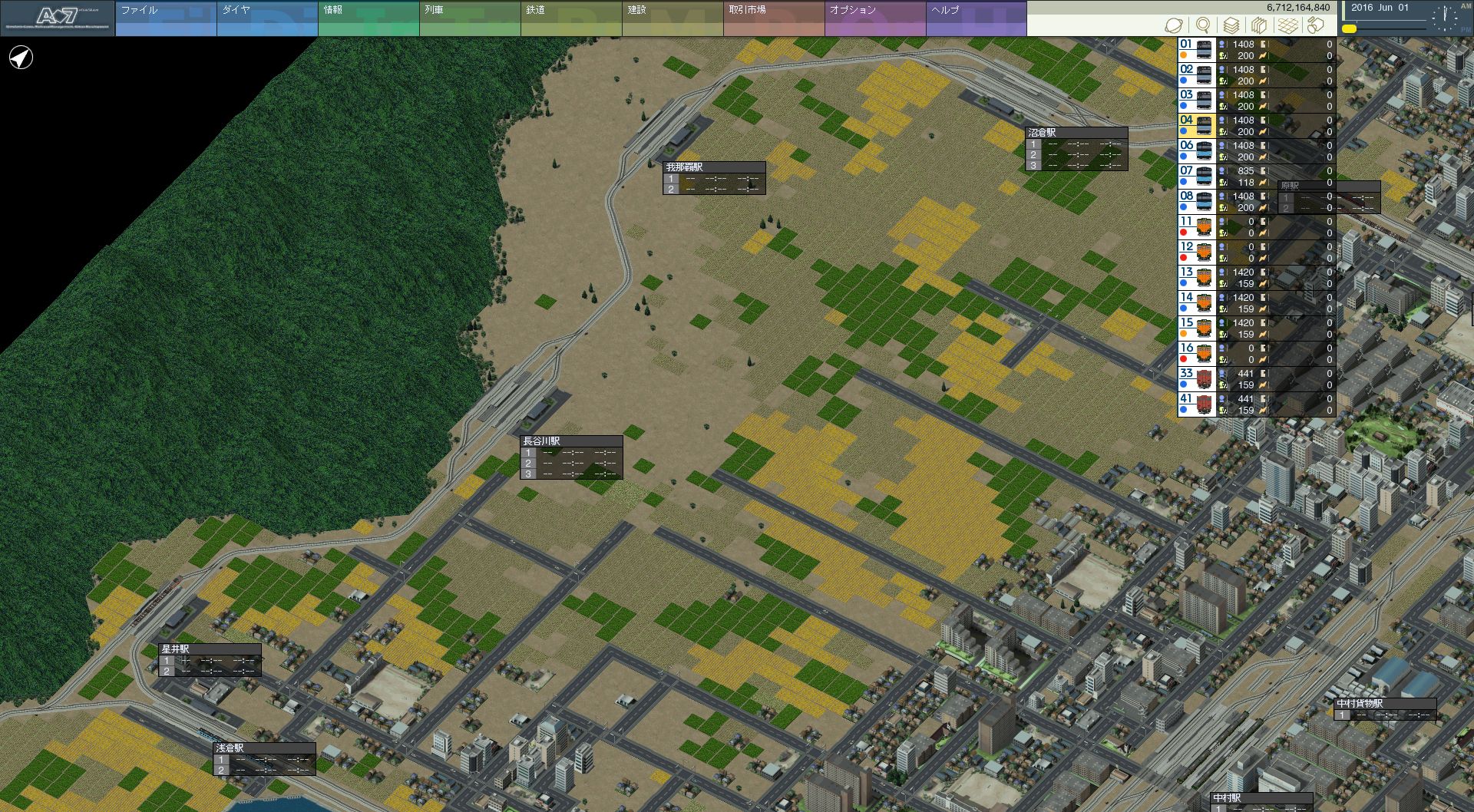Open the ファイル (File) menu
This screenshot has height=812, width=1474.
[x=165, y=18]
